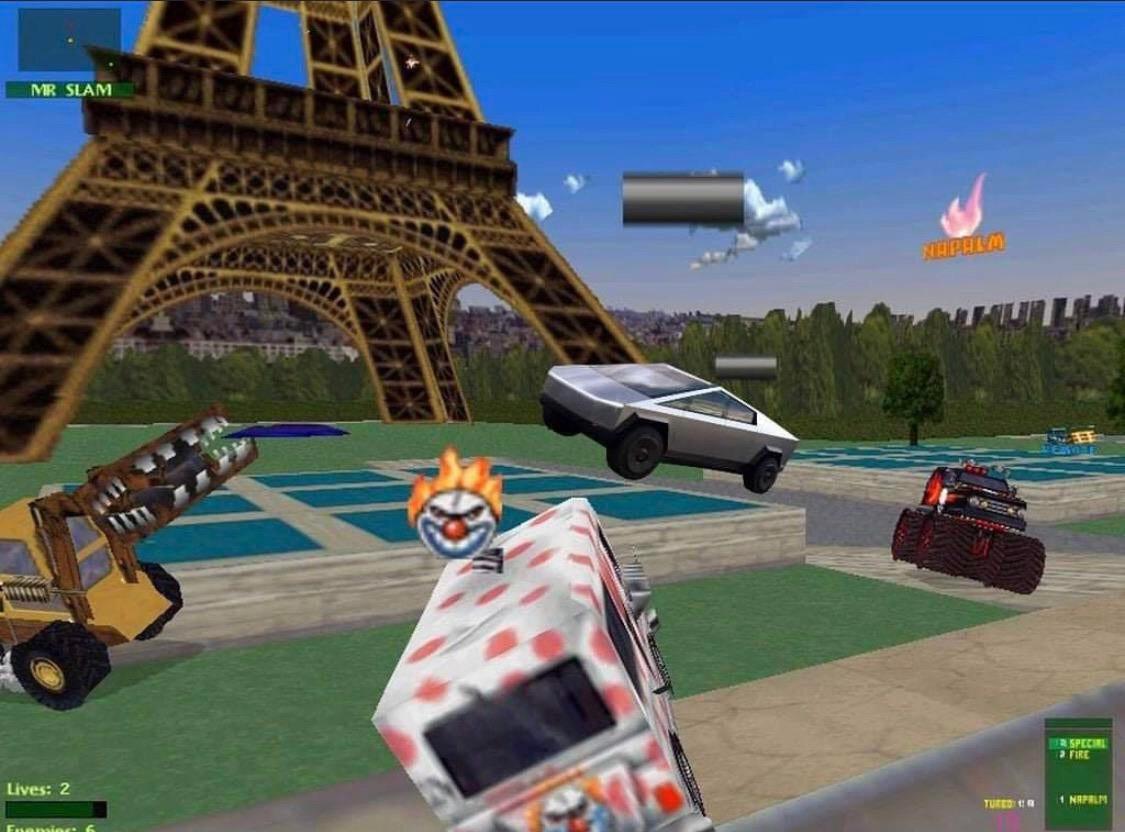Screen dimensions: 1125x832
Task: Select the Fire weapon entry
Action: point(1079,753)
